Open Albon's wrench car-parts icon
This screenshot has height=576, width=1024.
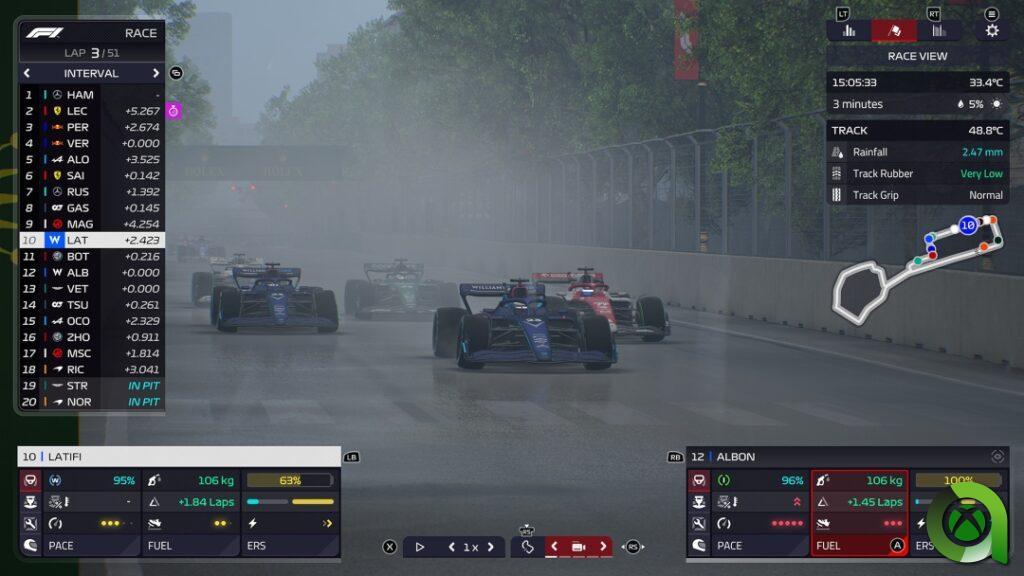coord(699,524)
